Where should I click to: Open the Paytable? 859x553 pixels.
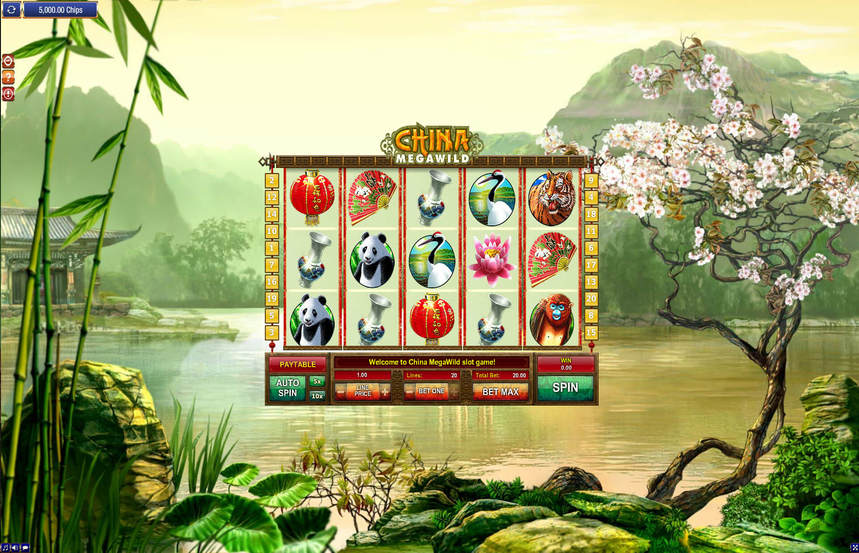tap(298, 364)
